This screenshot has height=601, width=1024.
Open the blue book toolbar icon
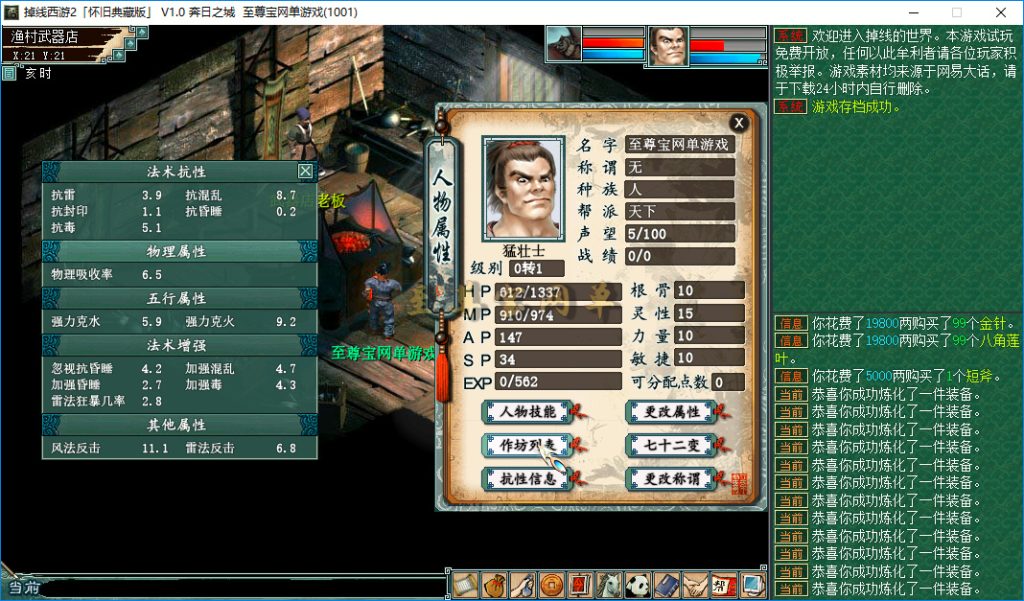666,585
